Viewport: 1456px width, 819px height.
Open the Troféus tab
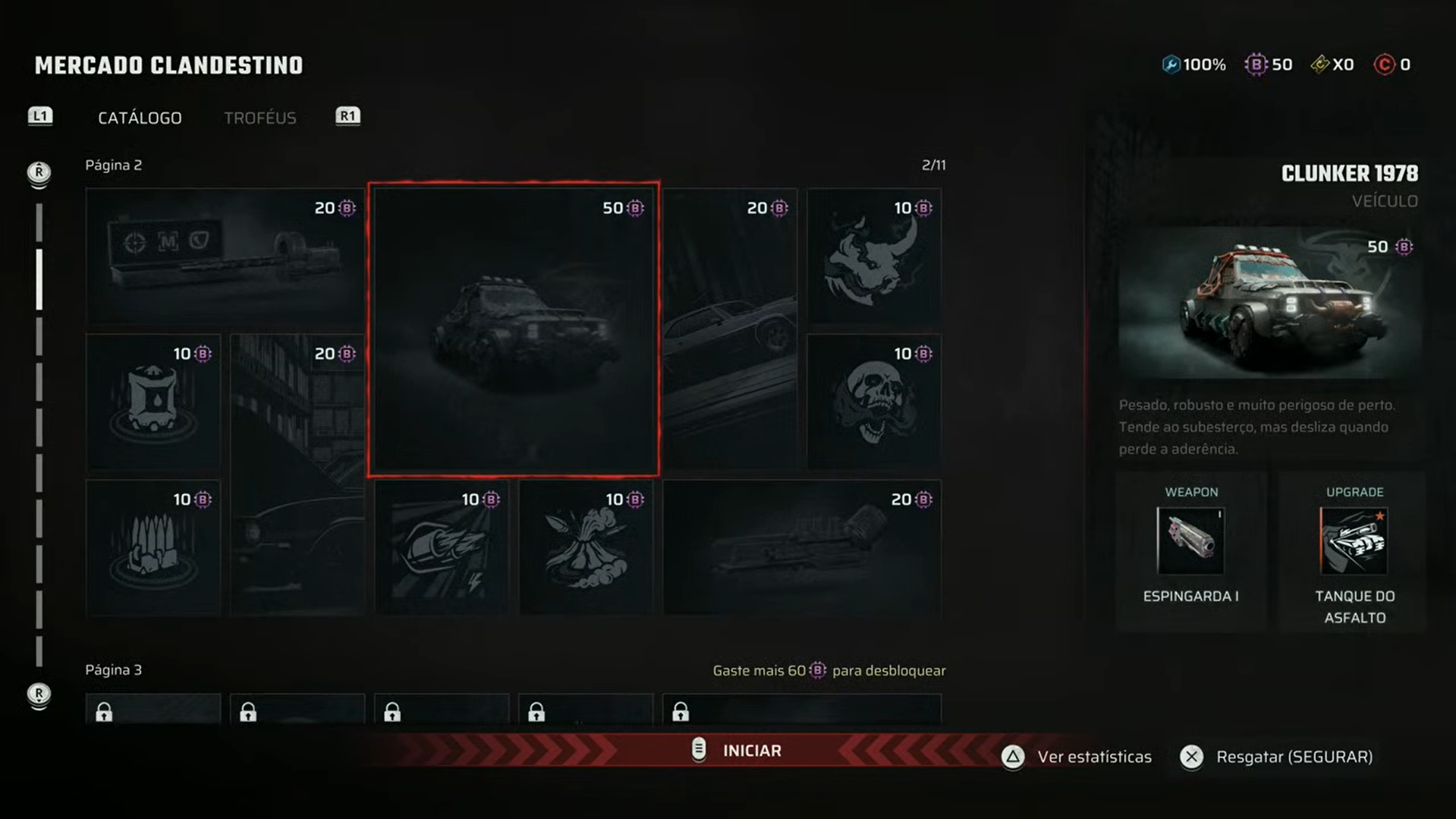(259, 118)
